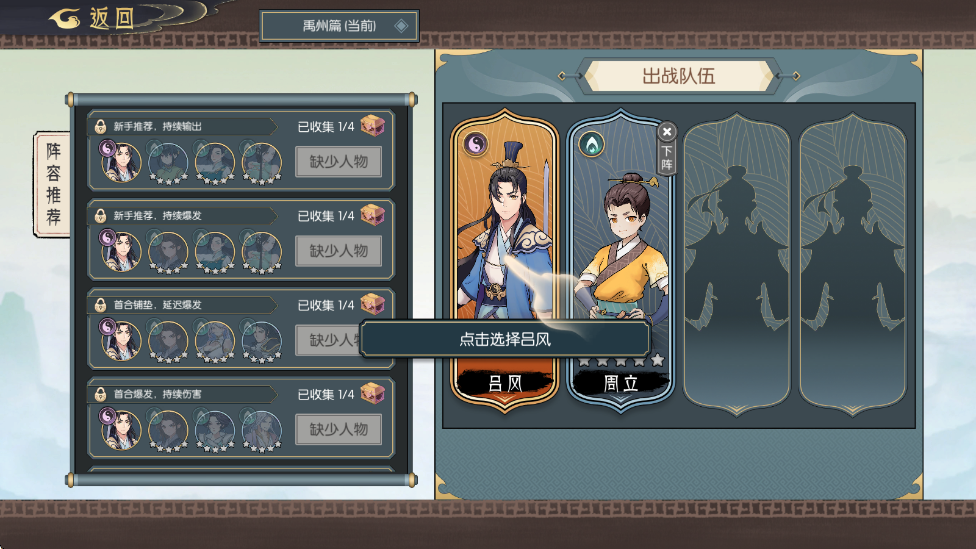Select the 周立 character card
Image resolution: width=976 pixels, height=549 pixels.
click(620, 250)
